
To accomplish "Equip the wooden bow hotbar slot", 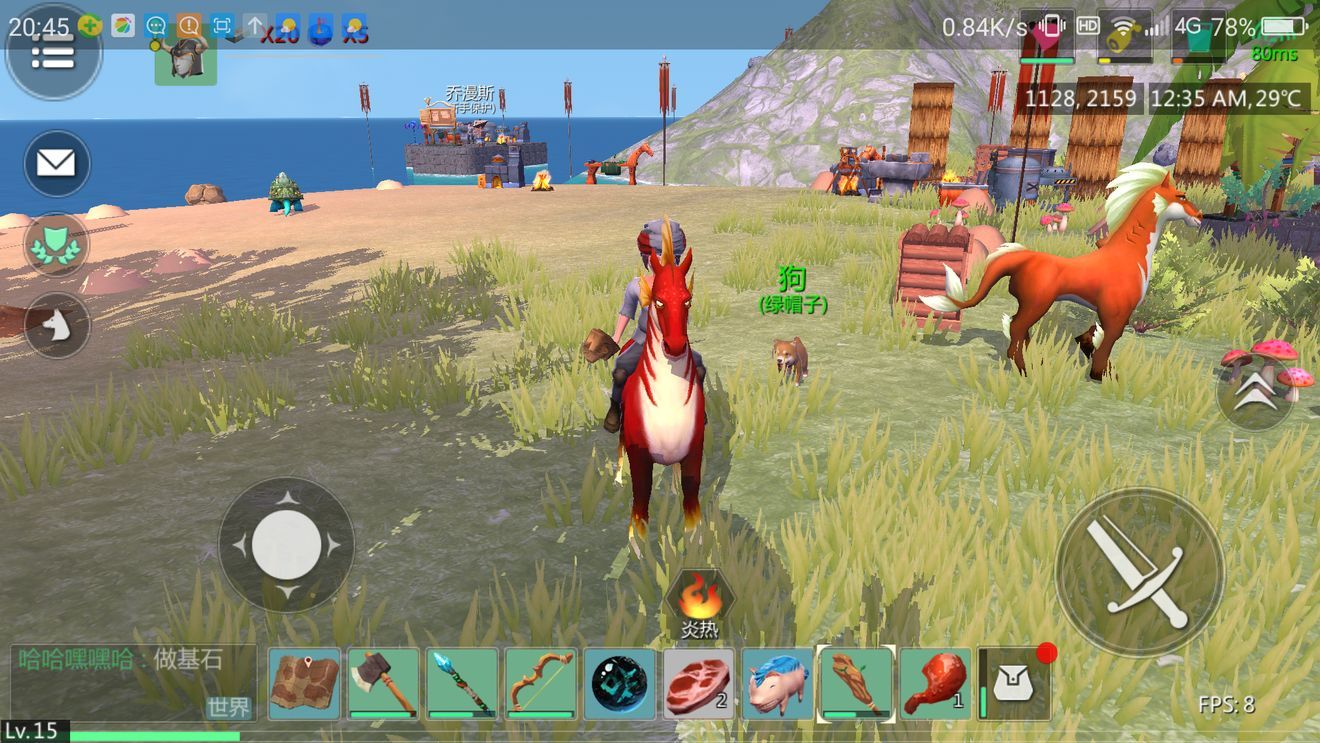I will 541,684.
